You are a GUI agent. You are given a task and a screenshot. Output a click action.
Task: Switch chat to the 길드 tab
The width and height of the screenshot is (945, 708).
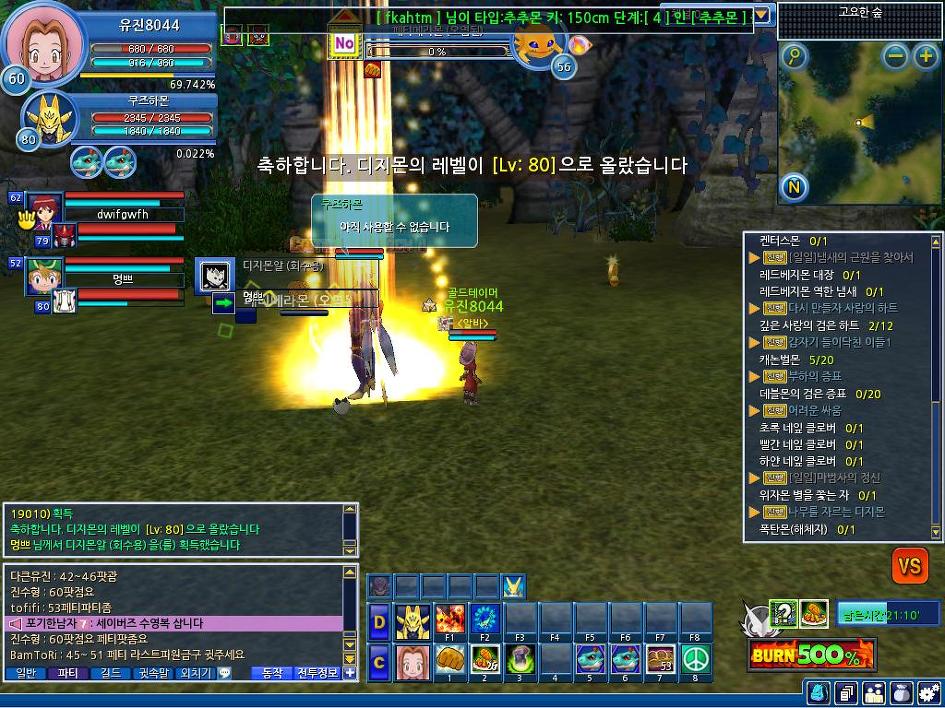(x=110, y=673)
